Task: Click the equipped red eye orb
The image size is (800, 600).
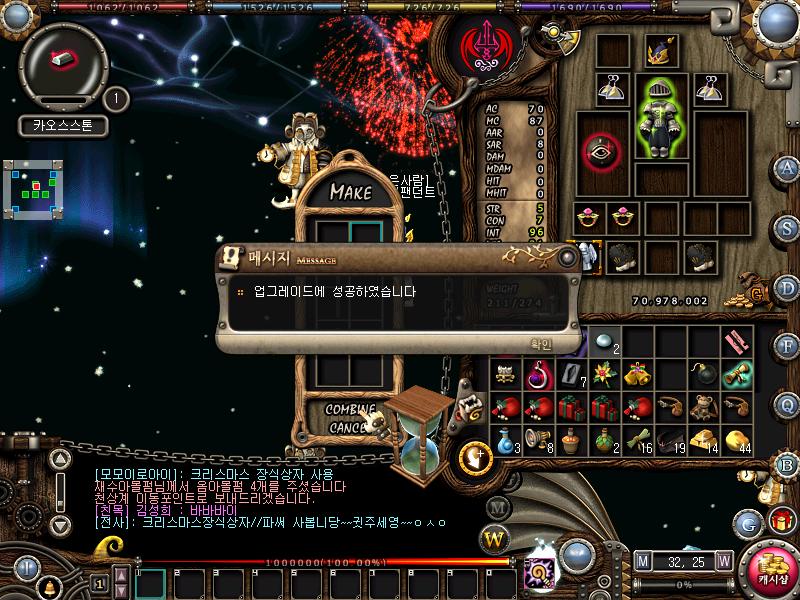Action: click(602, 150)
